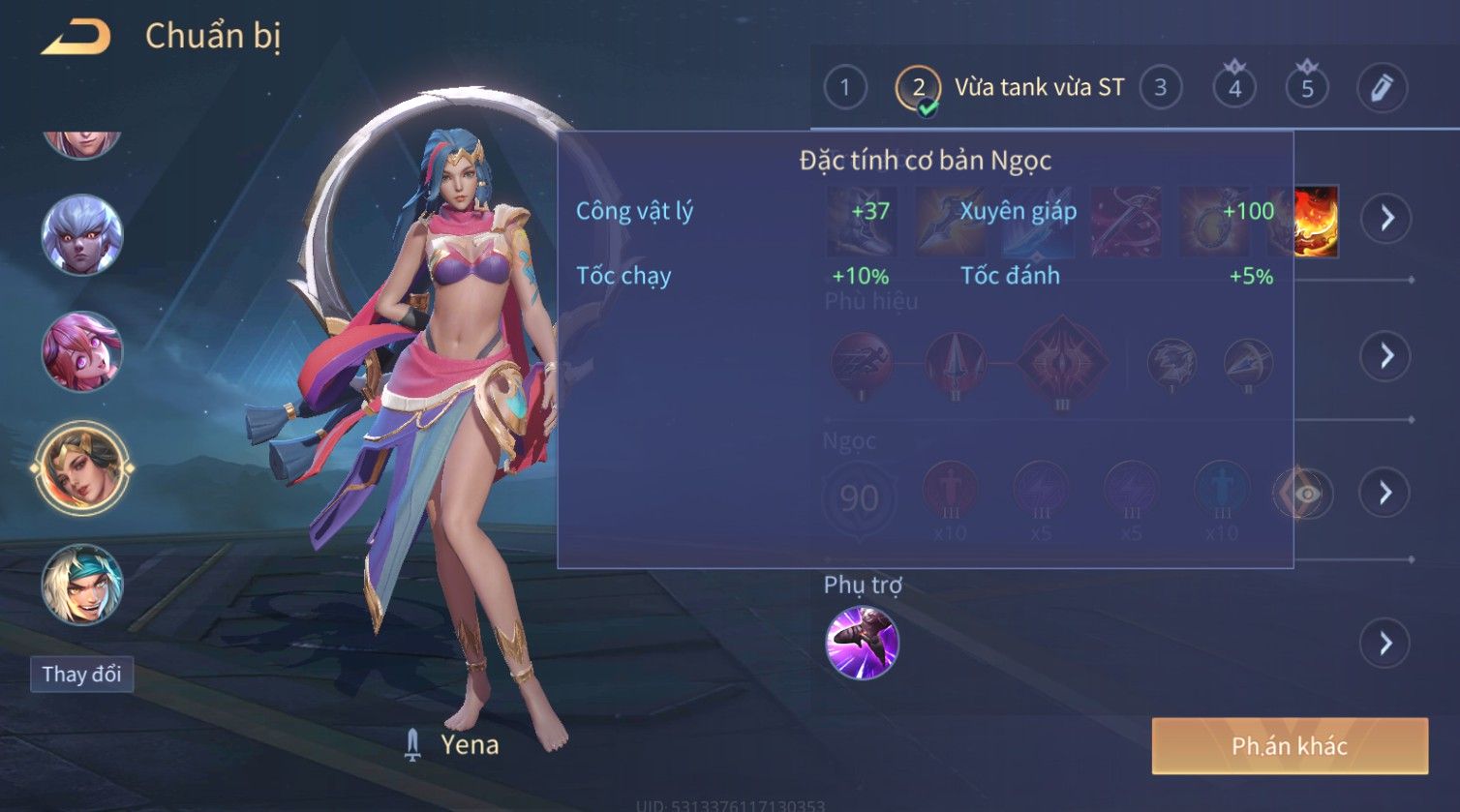Choose loadout preset 5
Screen dimensions: 1460x812
coord(1307,88)
